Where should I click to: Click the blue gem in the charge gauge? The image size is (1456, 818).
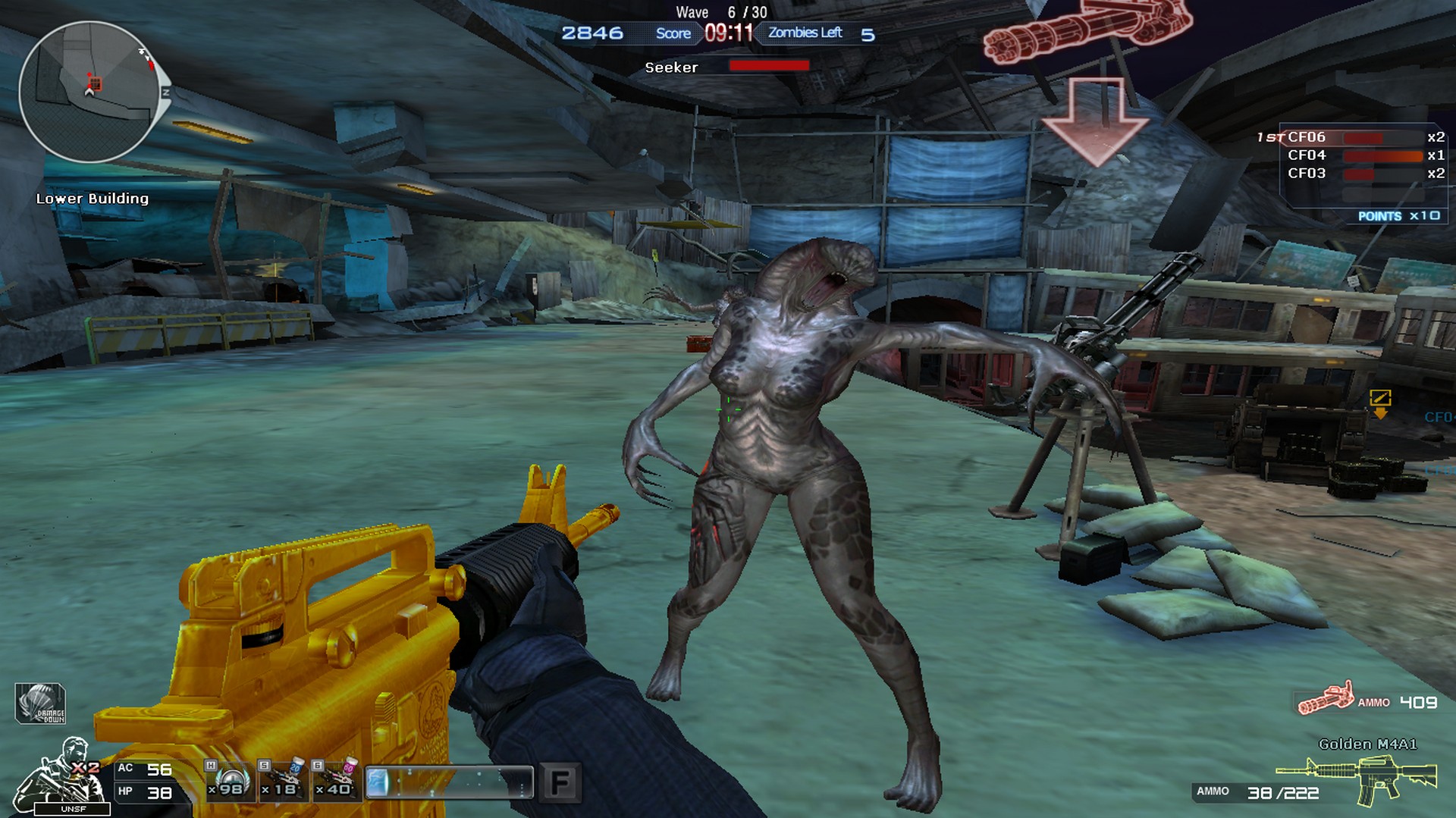(381, 781)
